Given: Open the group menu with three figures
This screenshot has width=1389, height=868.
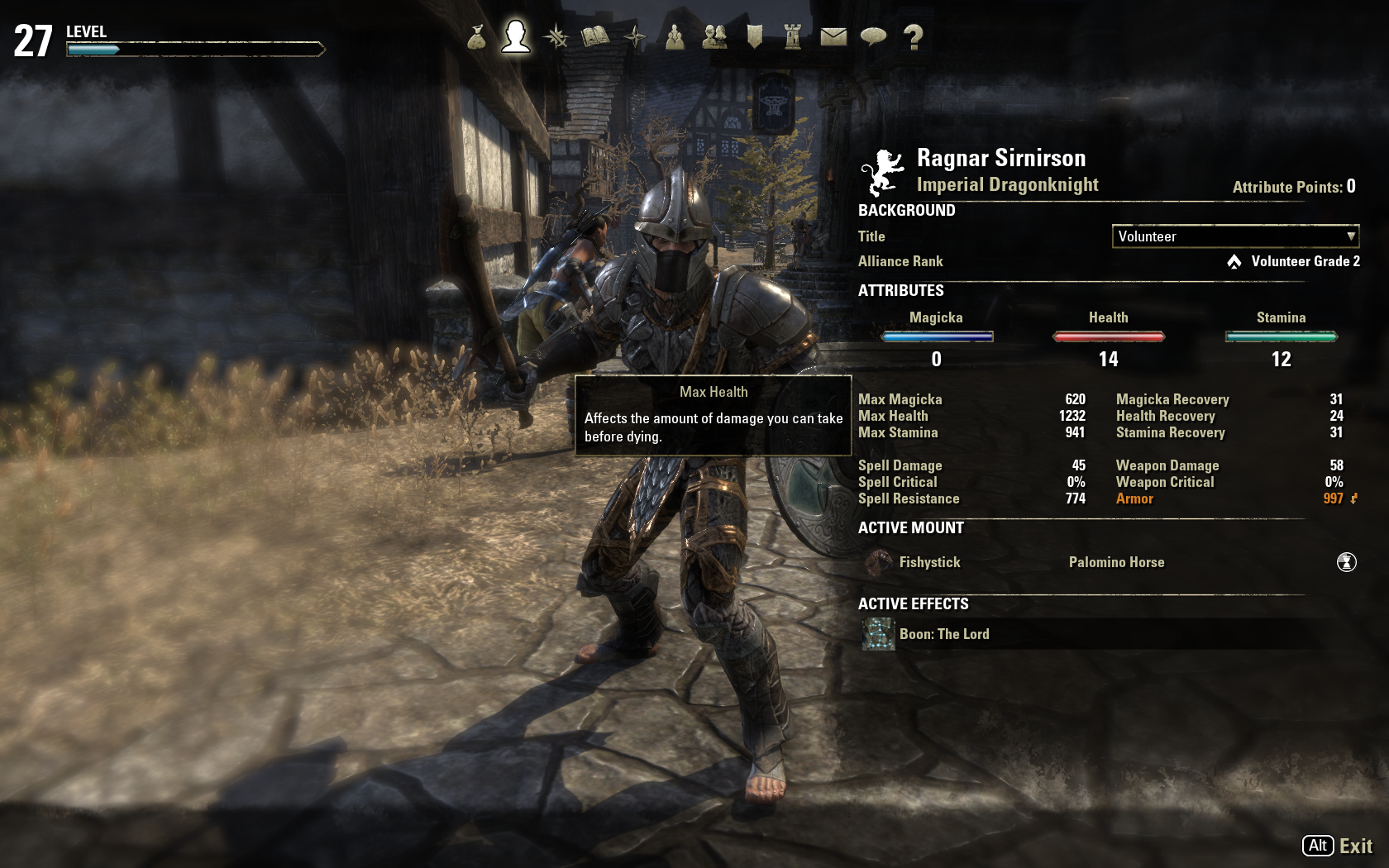Looking at the screenshot, I should [x=675, y=37].
